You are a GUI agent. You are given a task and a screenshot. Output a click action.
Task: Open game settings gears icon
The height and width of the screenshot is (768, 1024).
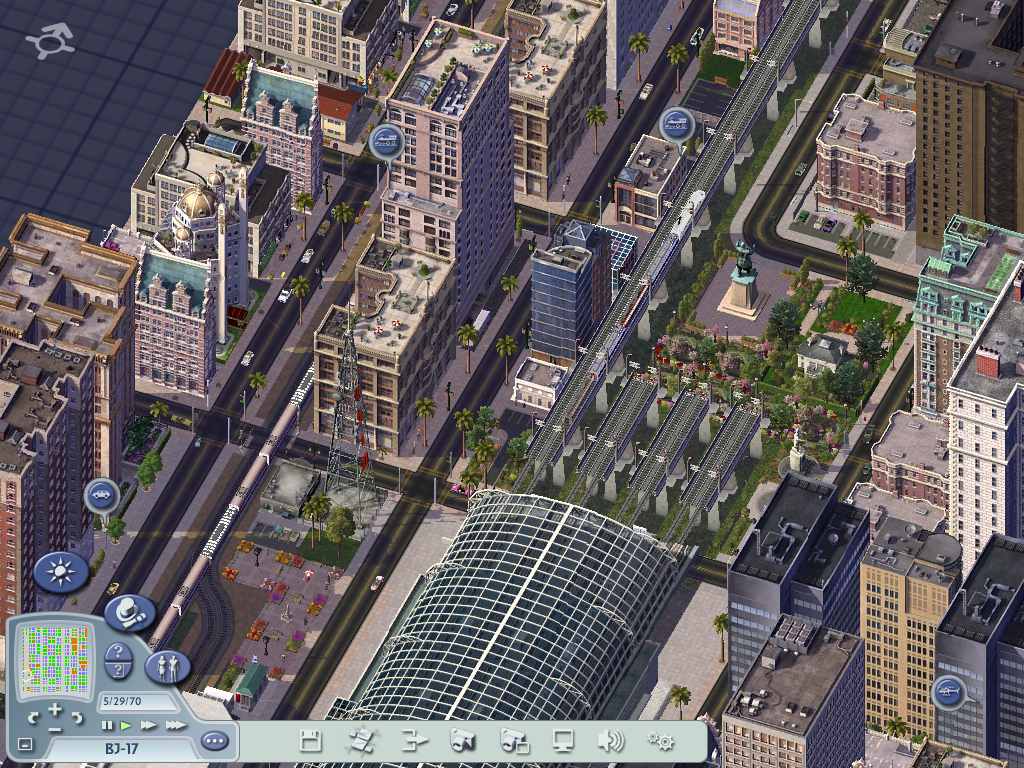click(660, 741)
